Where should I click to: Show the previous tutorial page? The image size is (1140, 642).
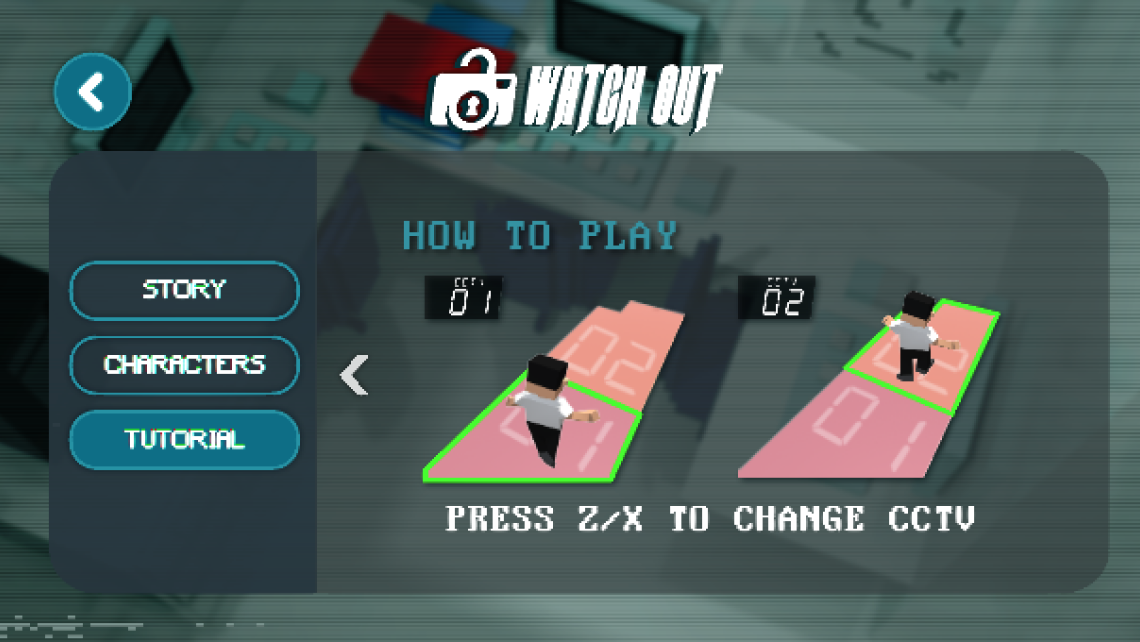(354, 375)
